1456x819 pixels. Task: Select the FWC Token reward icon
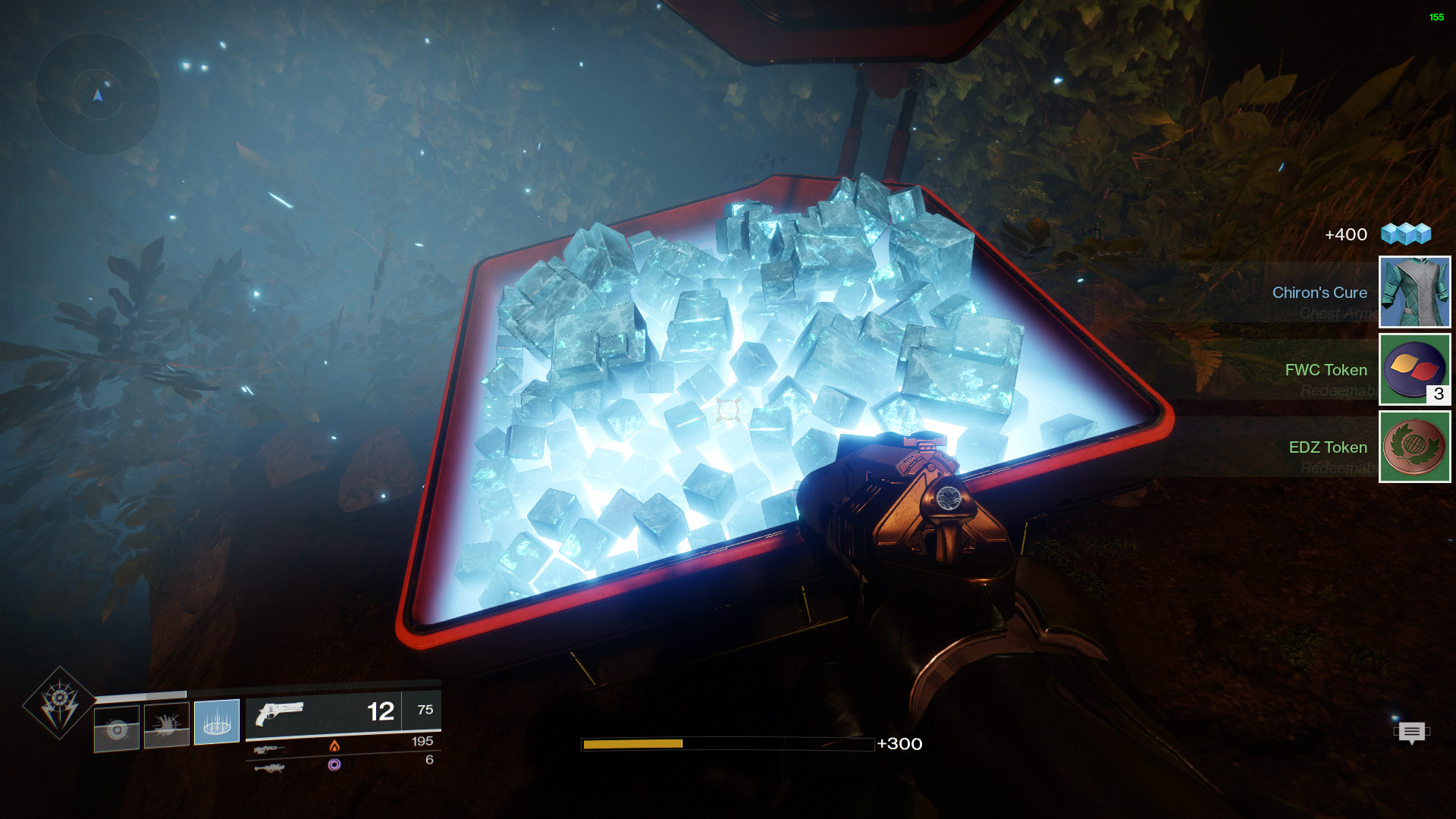(x=1414, y=369)
